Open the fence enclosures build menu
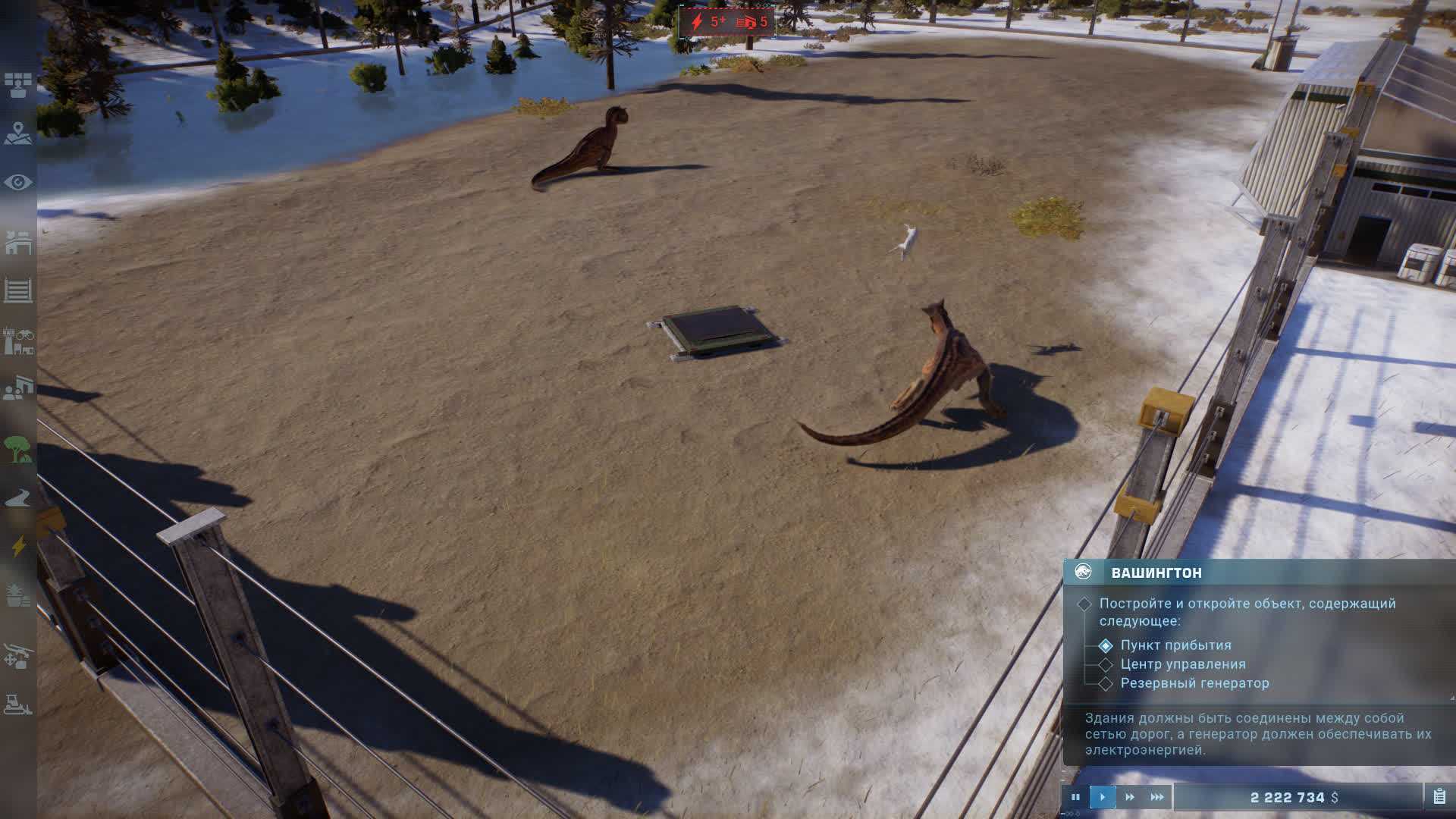The image size is (1456, 819). [x=18, y=290]
